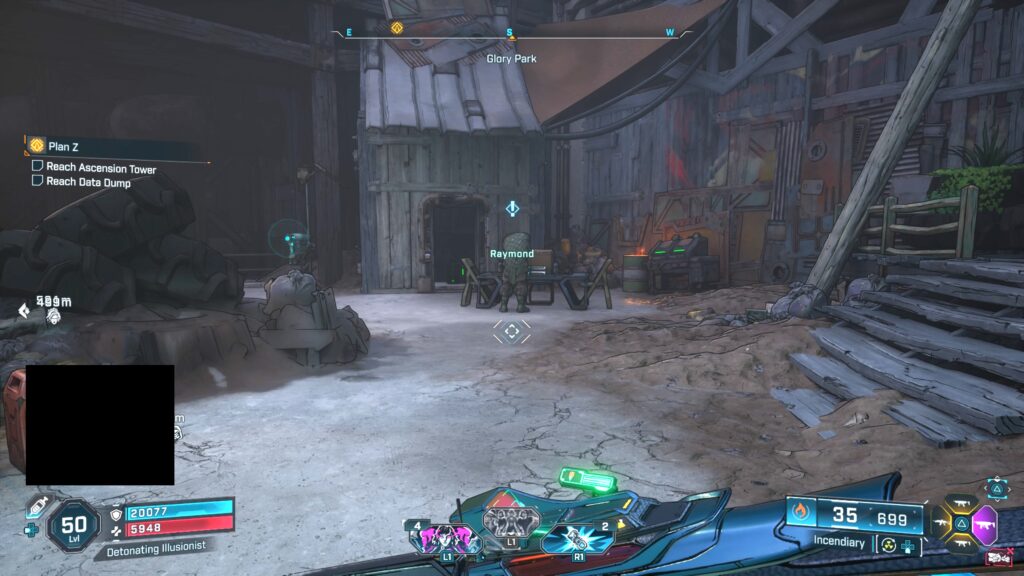Select the purple weapon slot
Screen dimensions: 1024x576
coord(985,523)
